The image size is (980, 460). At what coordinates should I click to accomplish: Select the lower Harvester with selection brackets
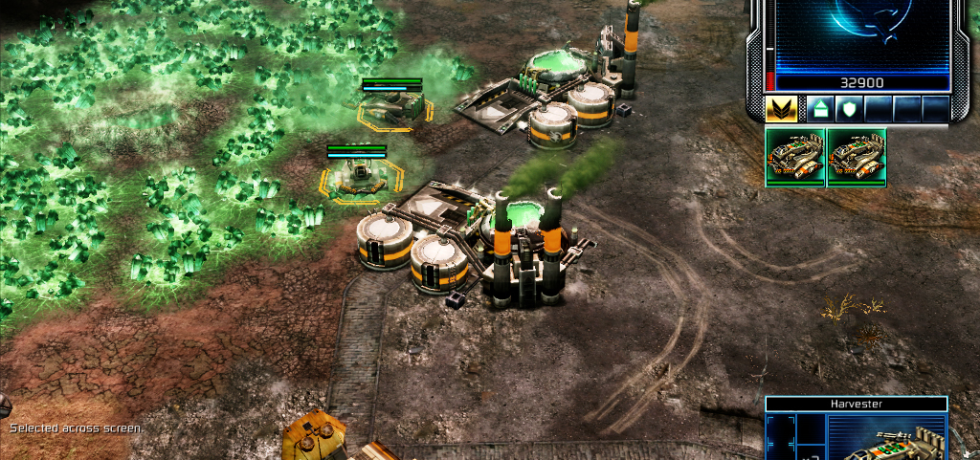point(358,177)
